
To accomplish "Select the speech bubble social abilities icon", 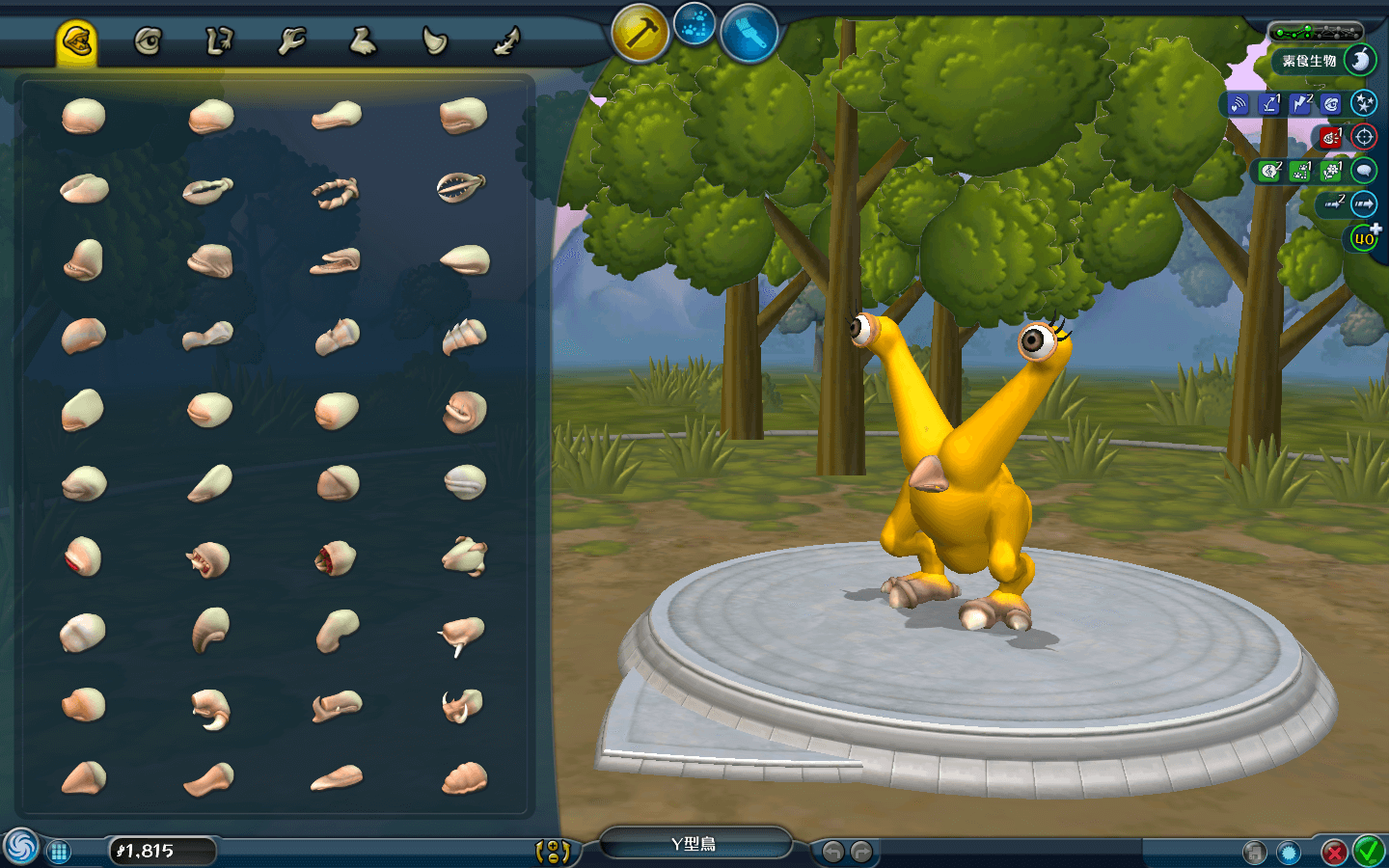I will (x=1363, y=171).
